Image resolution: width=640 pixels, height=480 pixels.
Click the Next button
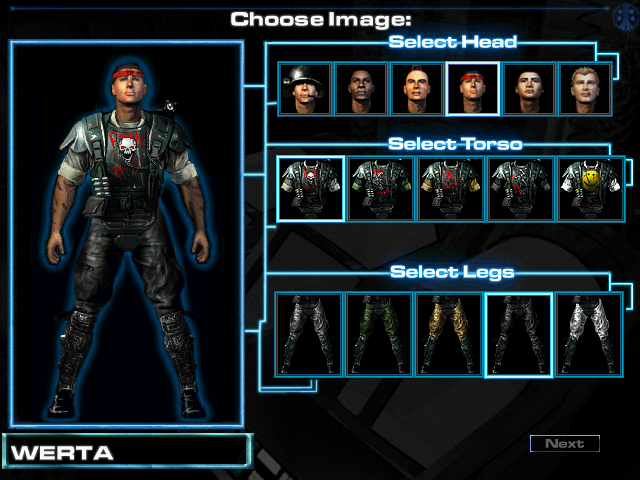point(564,443)
